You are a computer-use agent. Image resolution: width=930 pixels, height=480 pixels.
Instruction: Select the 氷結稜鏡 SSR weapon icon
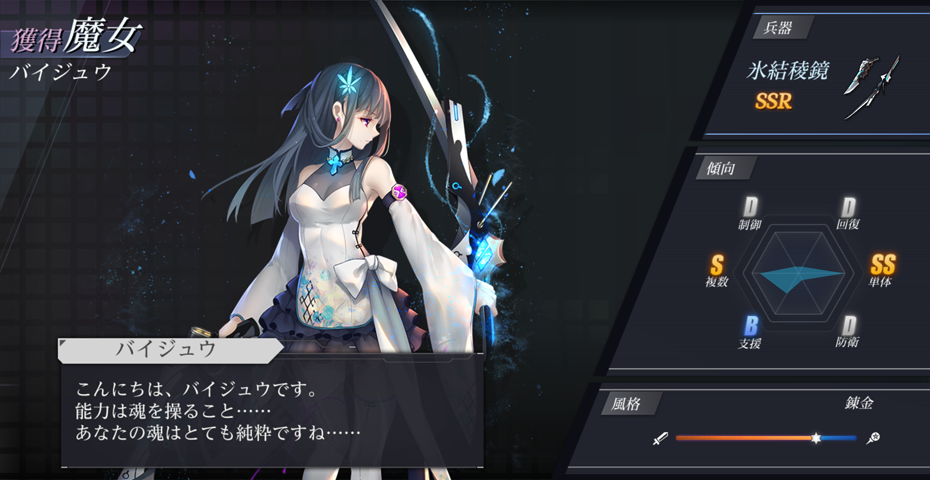pyautogui.click(x=871, y=88)
